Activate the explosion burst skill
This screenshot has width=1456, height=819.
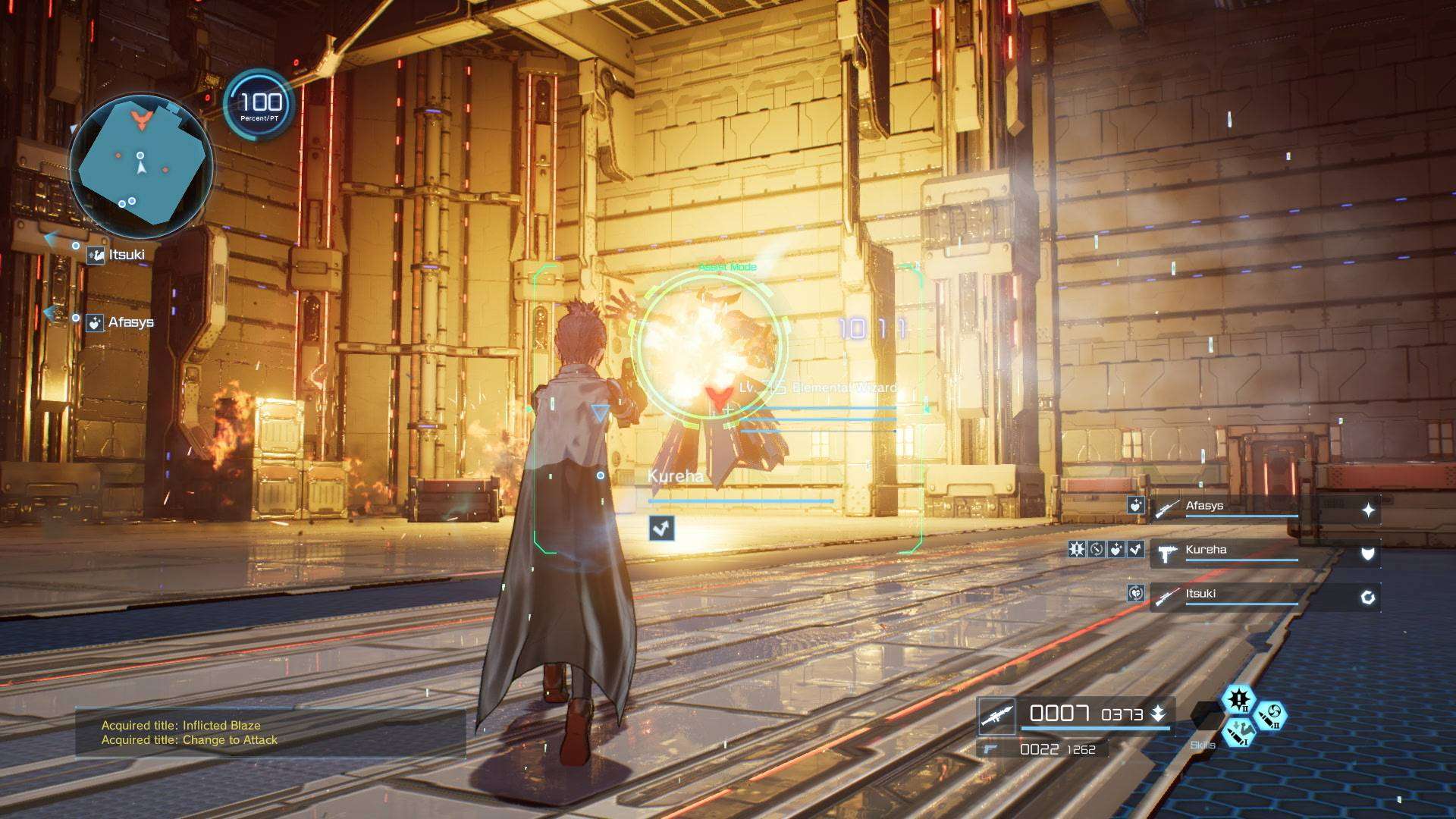click(1238, 699)
